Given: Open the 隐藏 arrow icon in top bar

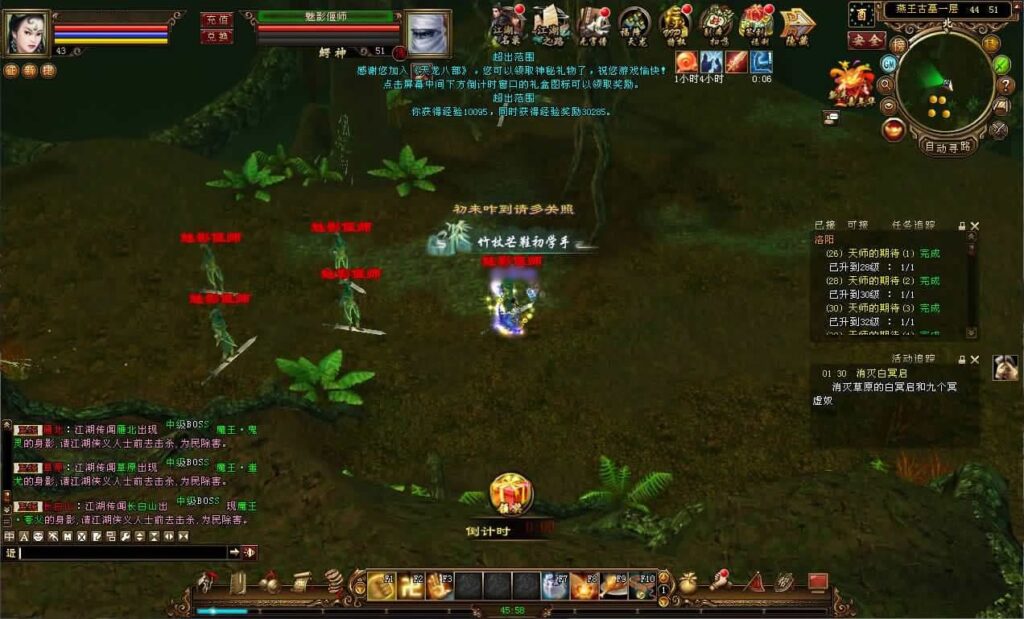Looking at the screenshot, I should click(797, 22).
